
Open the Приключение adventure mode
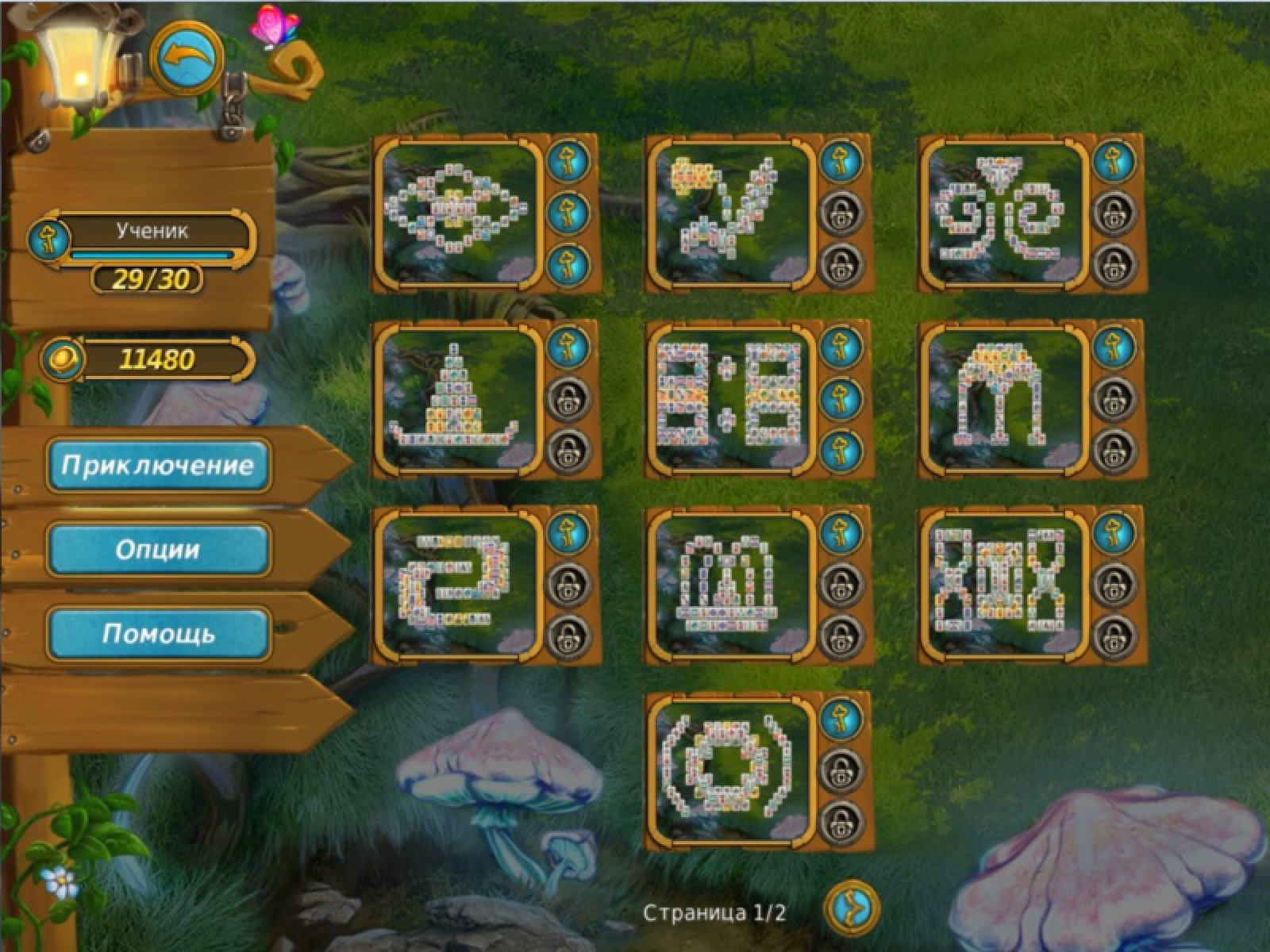click(157, 465)
